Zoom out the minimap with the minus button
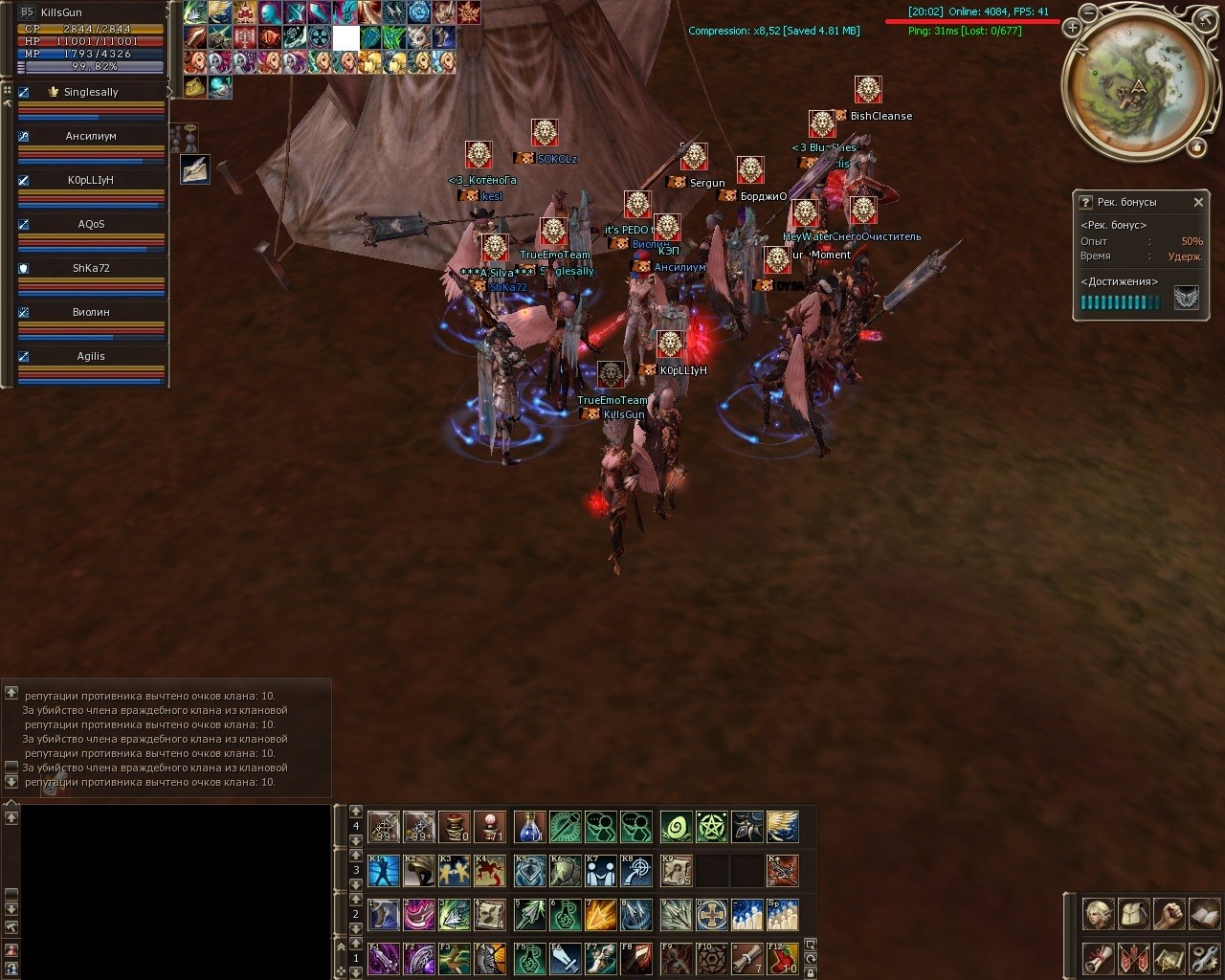The image size is (1225, 980). click(1088, 12)
